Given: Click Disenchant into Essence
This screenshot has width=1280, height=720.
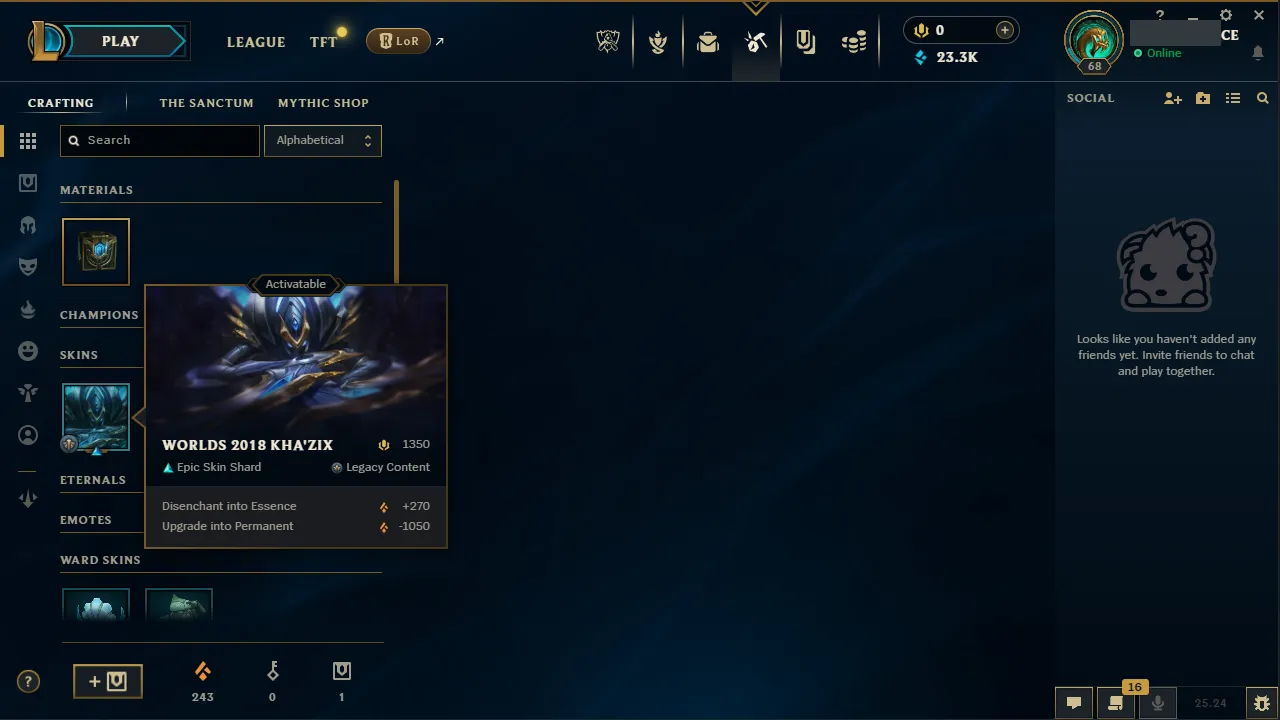Looking at the screenshot, I should point(229,506).
